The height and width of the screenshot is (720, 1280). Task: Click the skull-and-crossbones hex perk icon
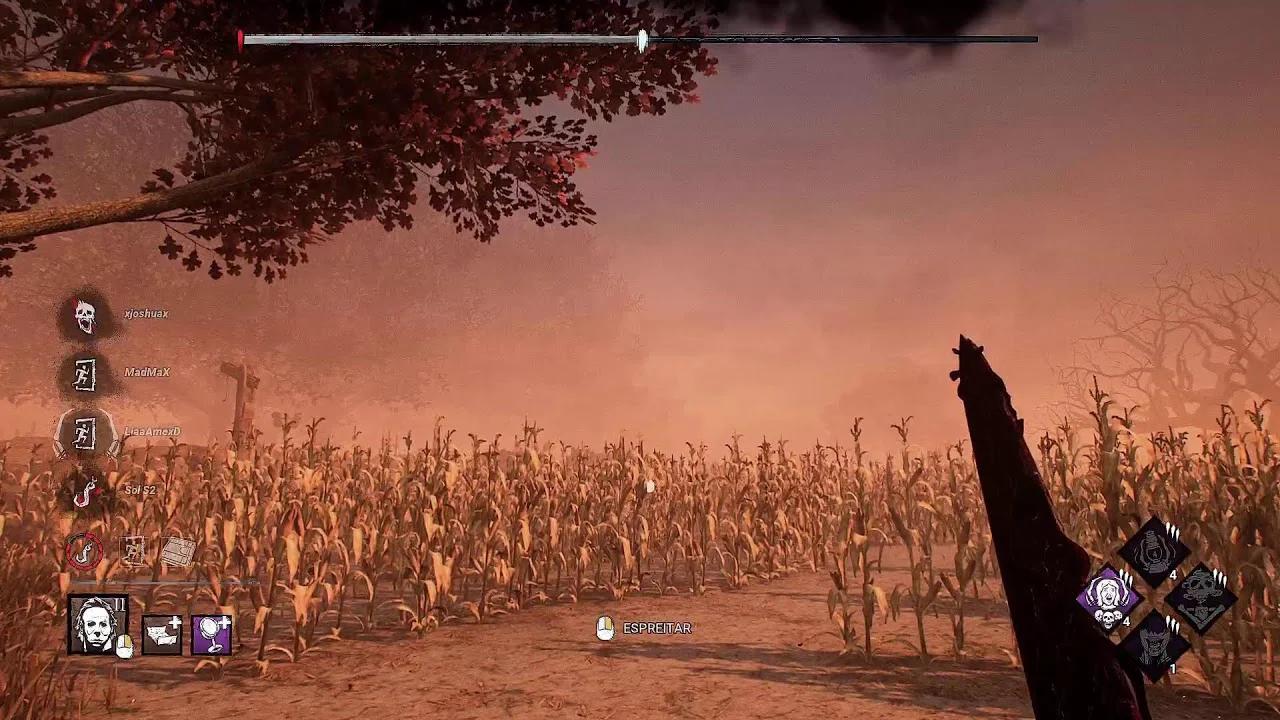(1201, 597)
